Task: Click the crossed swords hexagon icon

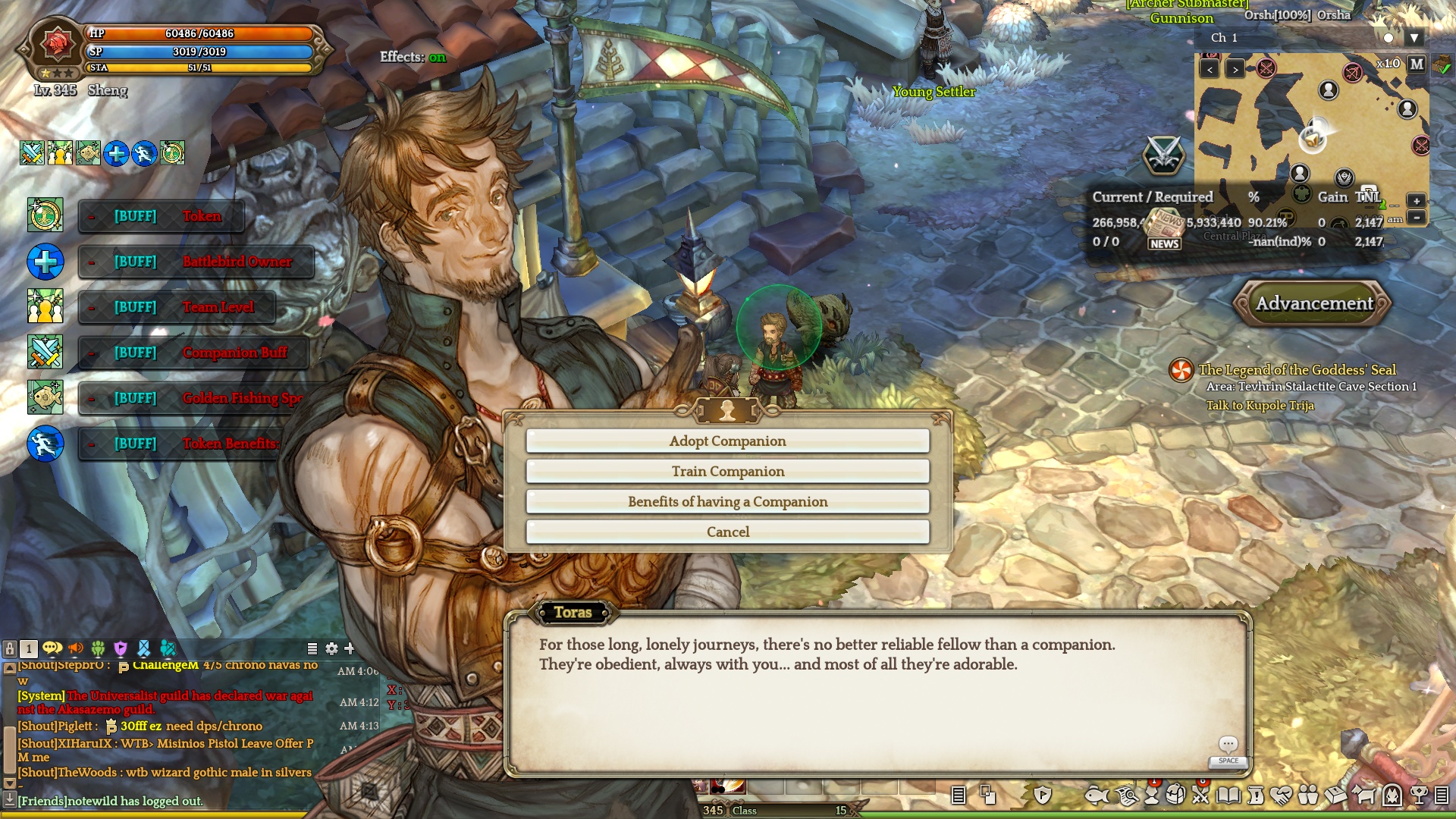Action: click(1163, 155)
